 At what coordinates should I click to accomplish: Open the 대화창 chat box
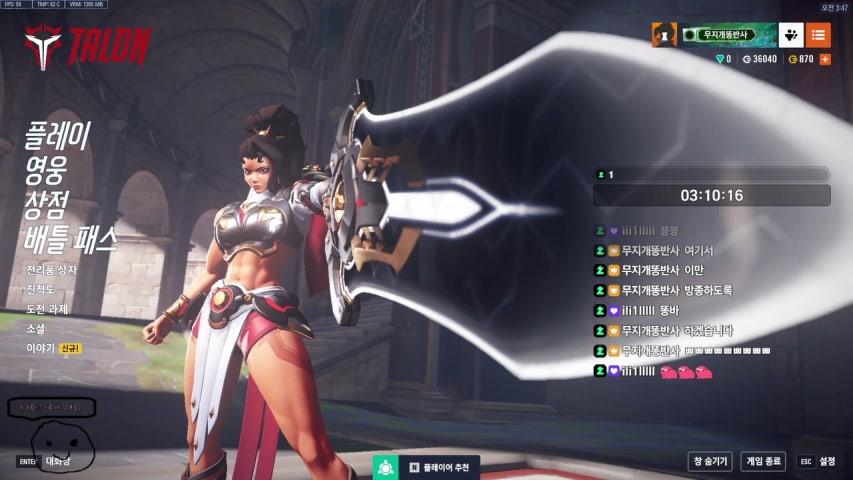[x=56, y=461]
